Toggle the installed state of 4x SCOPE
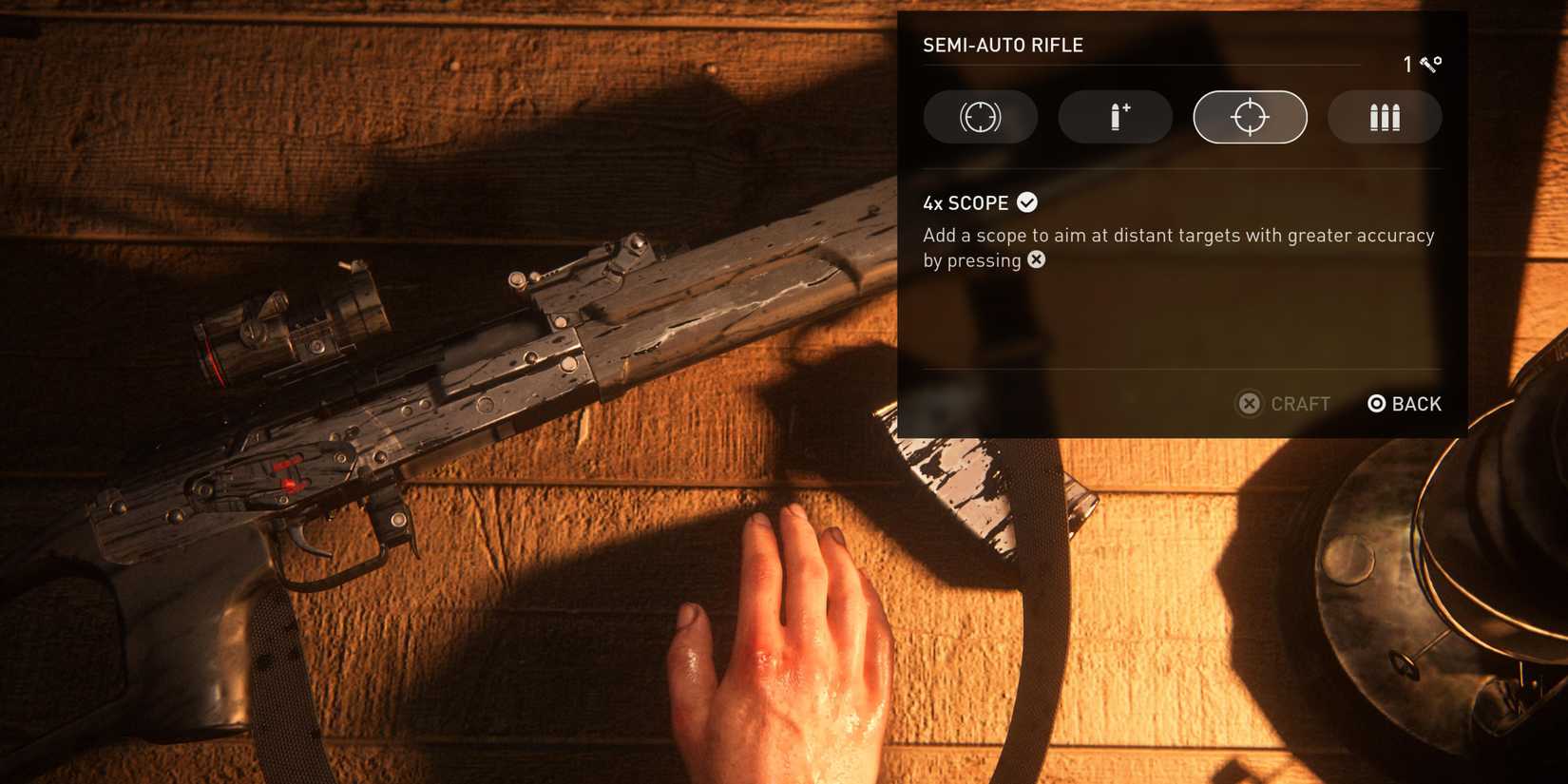The width and height of the screenshot is (1568, 784). [x=1025, y=201]
